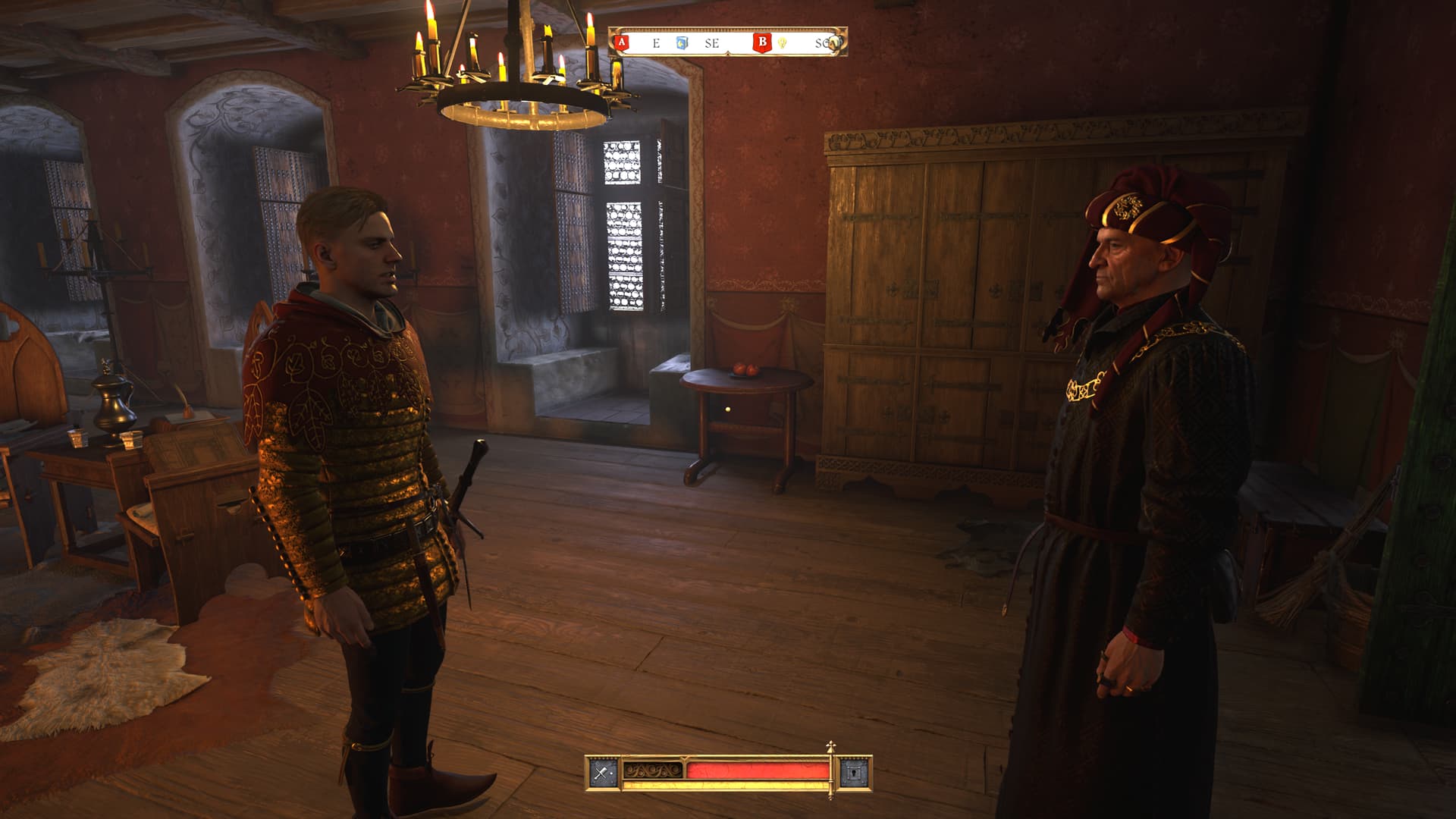Click the red A quest marker on compass
The image size is (1456, 819).
[622, 42]
